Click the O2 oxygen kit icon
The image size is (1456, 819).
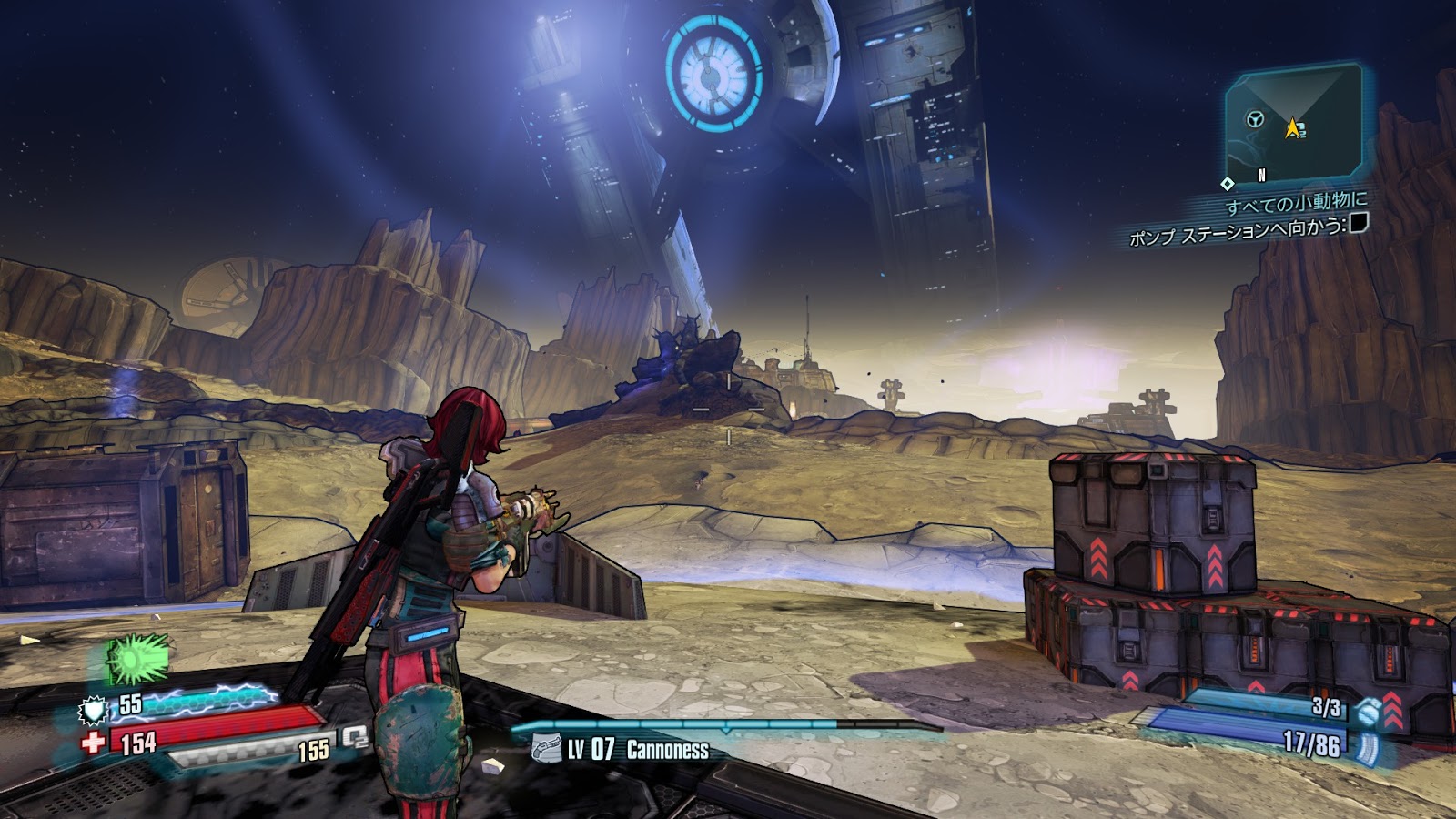click(354, 738)
